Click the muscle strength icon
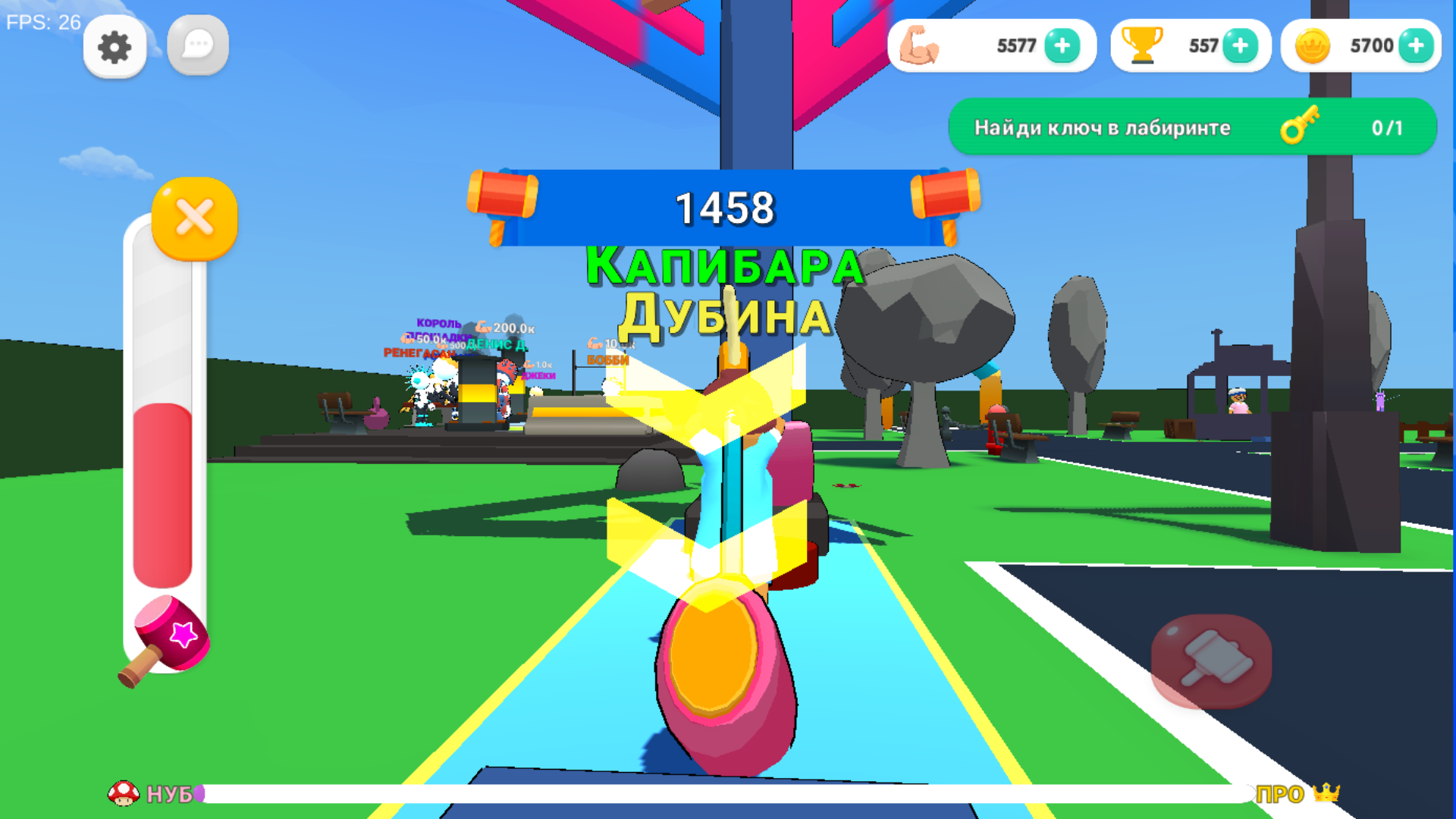This screenshot has height=819, width=1456. tap(920, 45)
